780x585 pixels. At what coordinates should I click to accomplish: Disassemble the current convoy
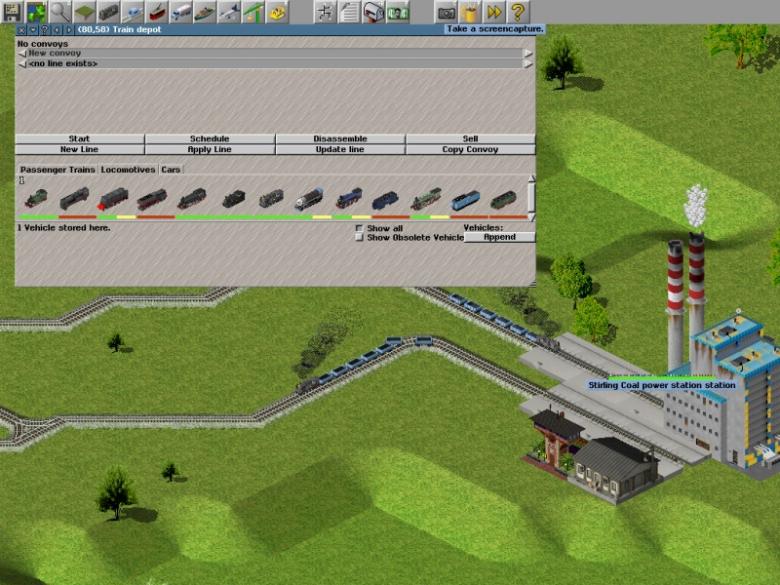[x=340, y=139]
